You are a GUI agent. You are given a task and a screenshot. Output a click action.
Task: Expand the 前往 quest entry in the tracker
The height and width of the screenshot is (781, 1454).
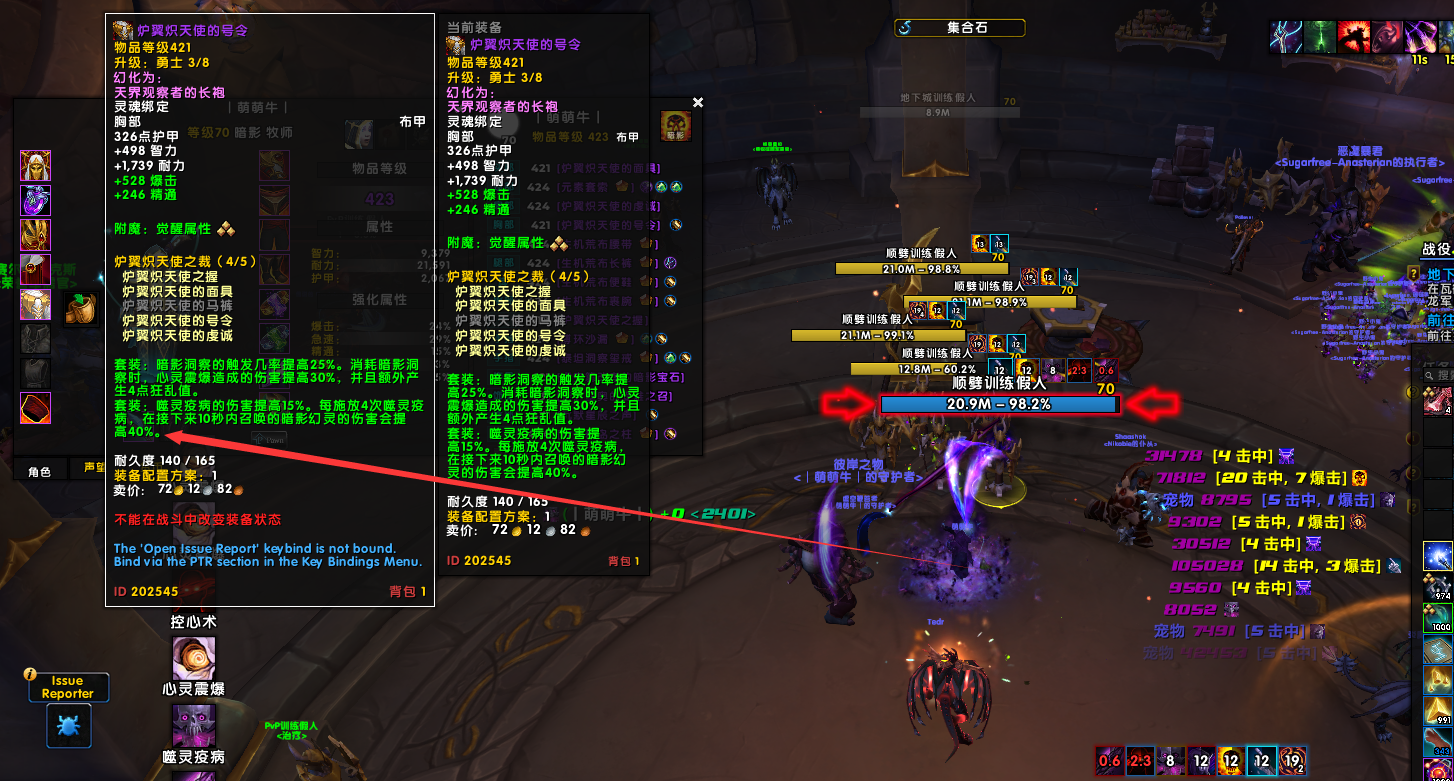tap(1440, 318)
